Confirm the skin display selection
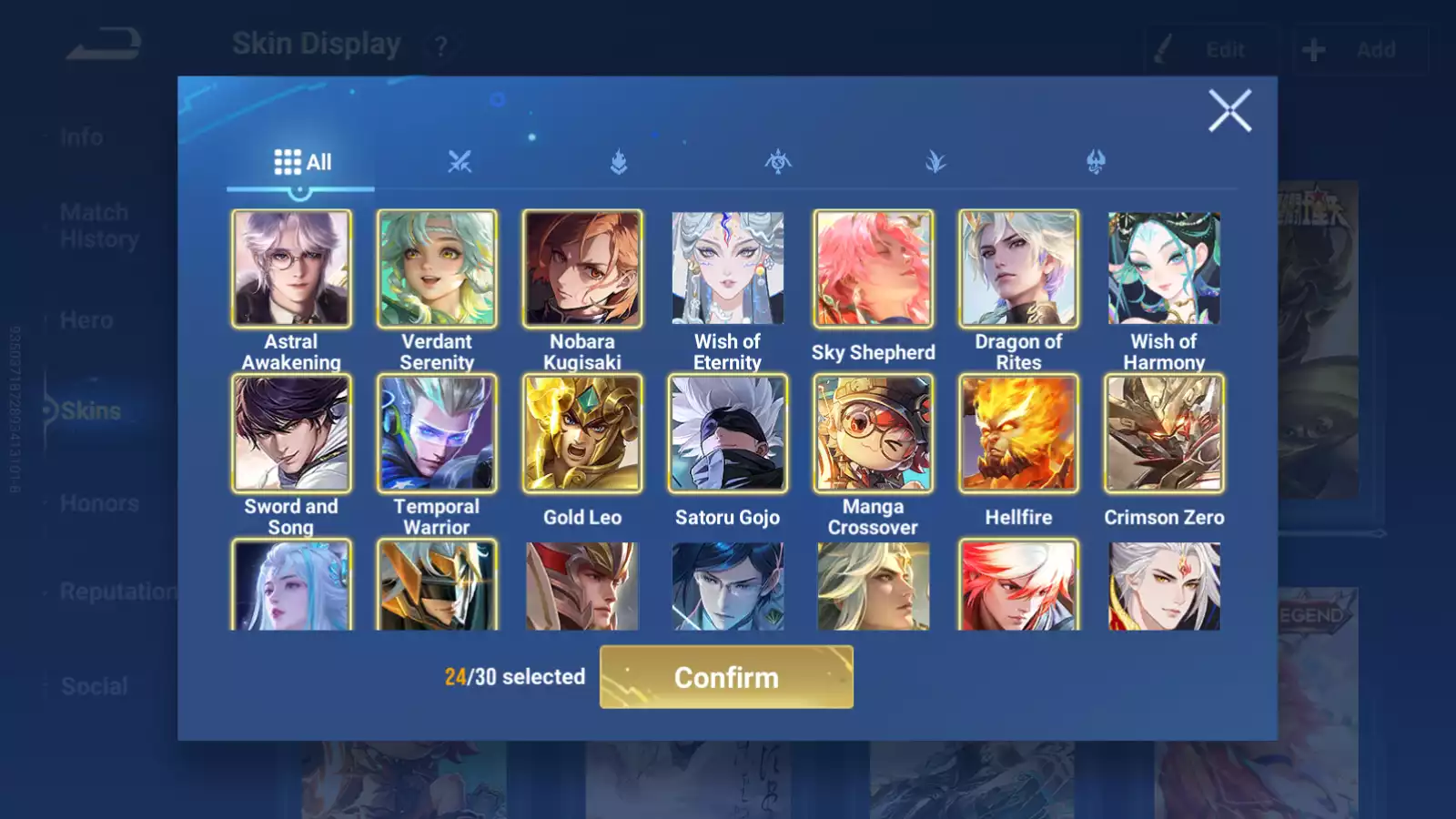Viewport: 1456px width, 819px height. tap(726, 677)
